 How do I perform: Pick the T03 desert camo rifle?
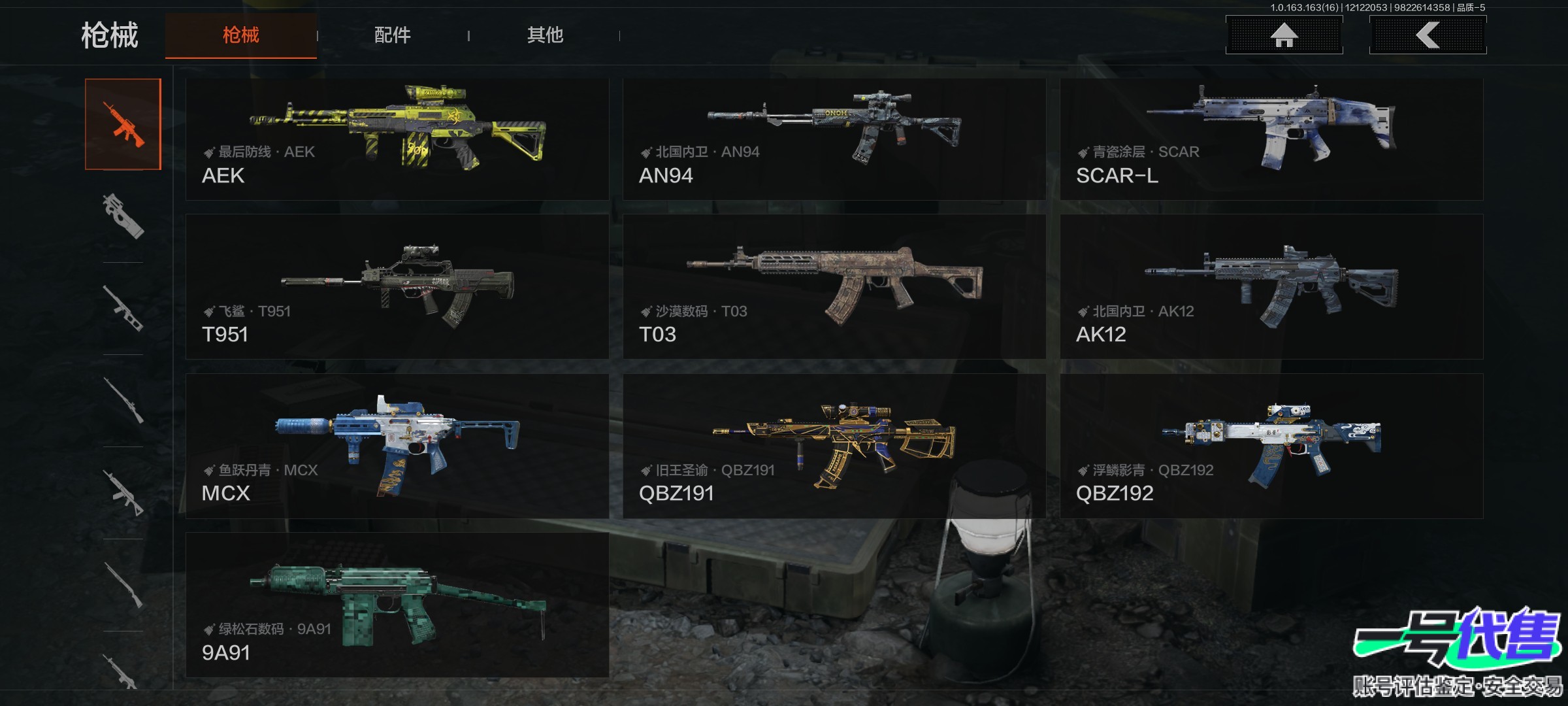pos(834,286)
